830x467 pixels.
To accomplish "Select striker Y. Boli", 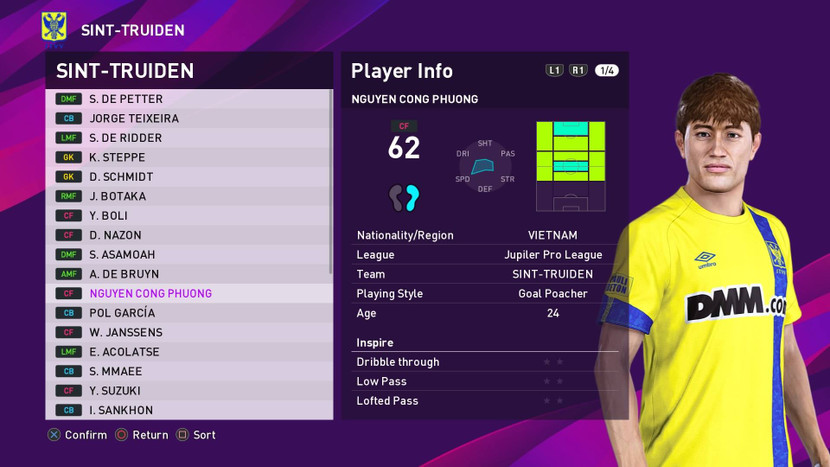I will (x=190, y=216).
